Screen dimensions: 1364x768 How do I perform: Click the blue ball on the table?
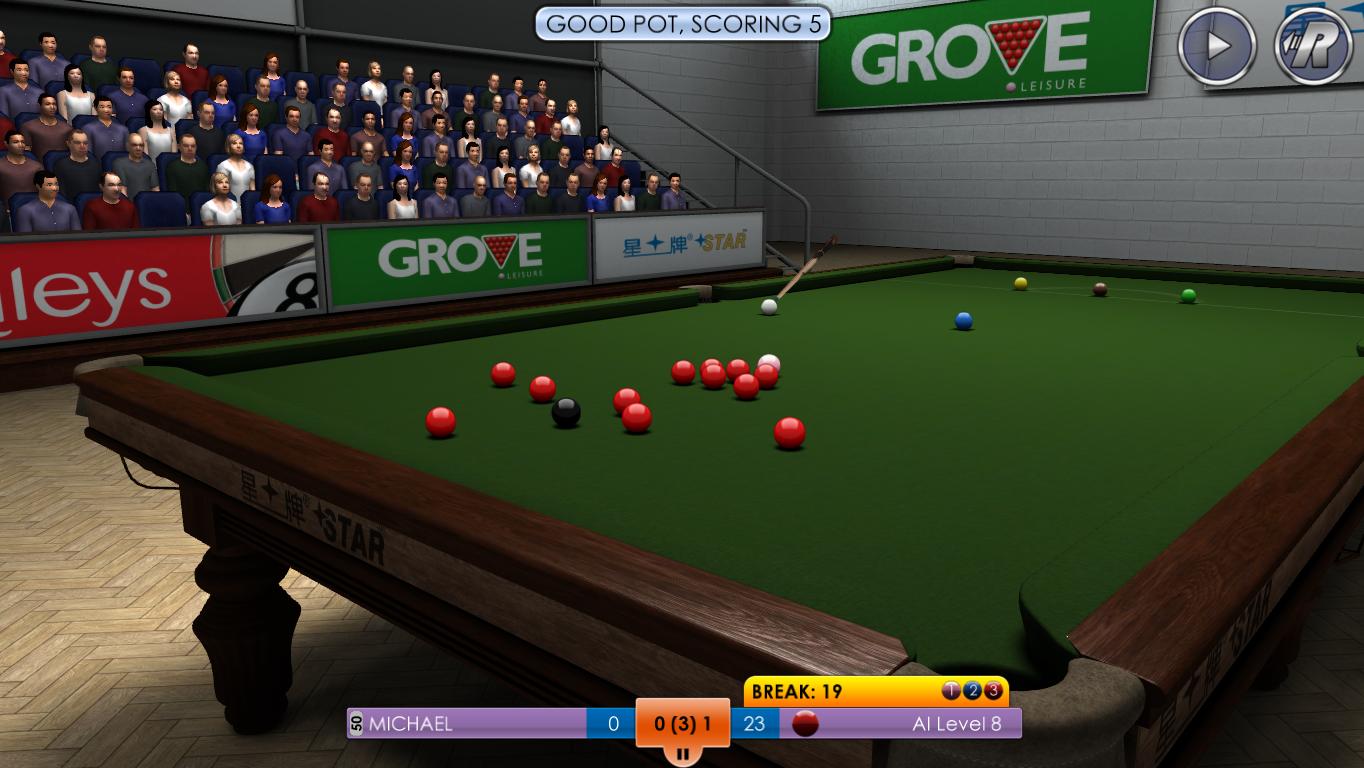(x=962, y=318)
